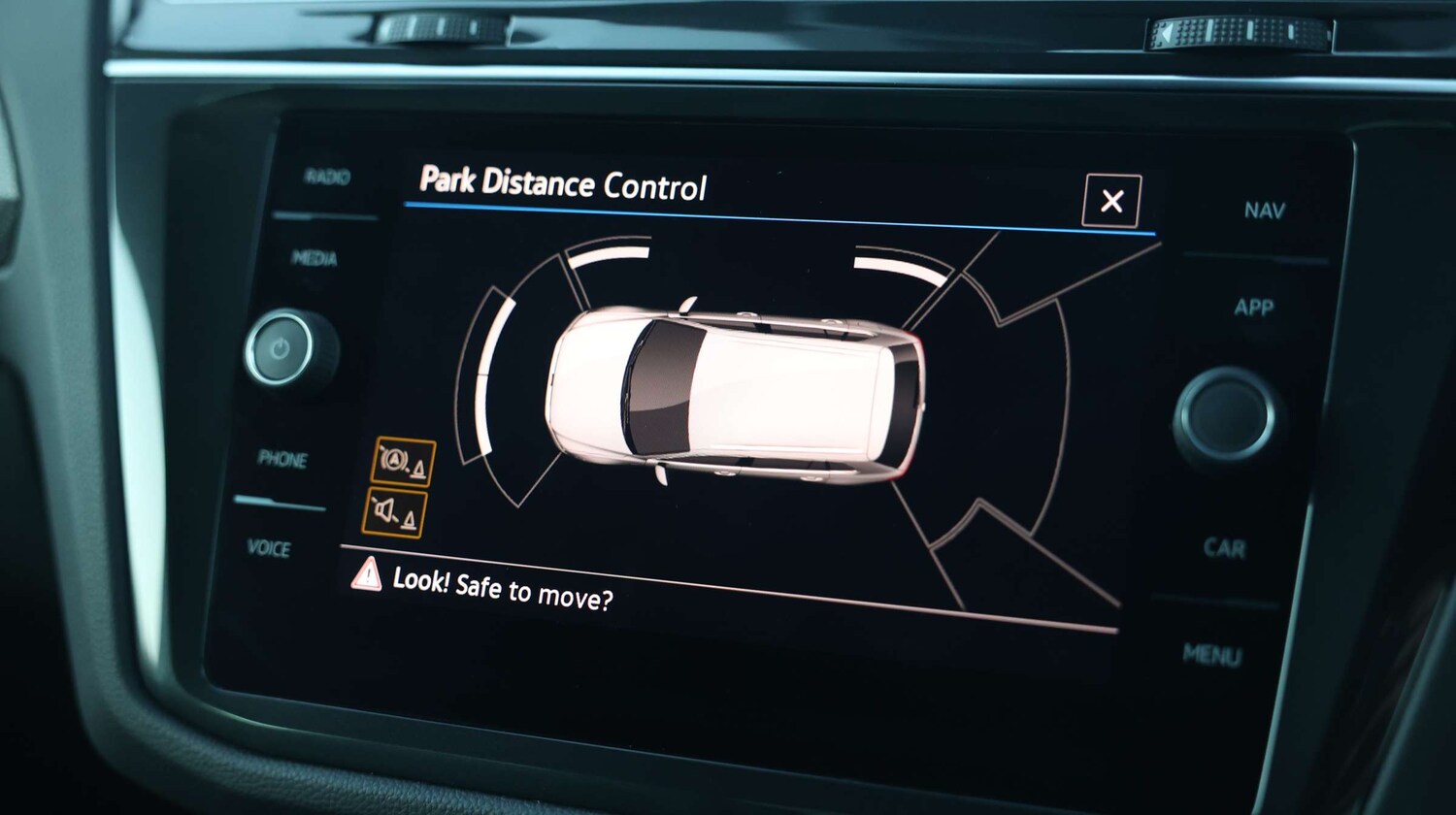Activate VOICE control
The width and height of the screenshot is (1456, 815).
(269, 548)
